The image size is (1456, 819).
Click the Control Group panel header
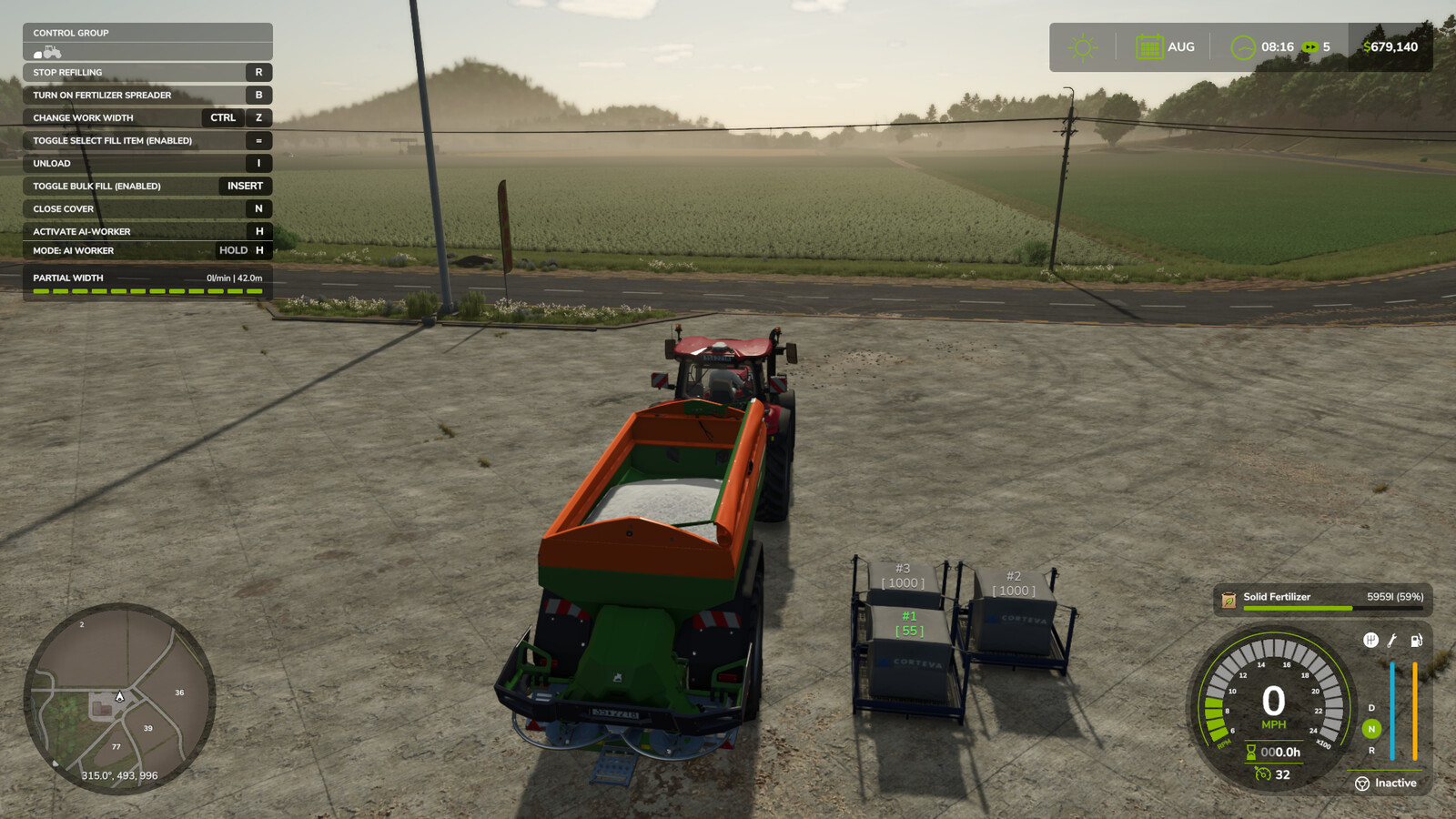(68, 32)
